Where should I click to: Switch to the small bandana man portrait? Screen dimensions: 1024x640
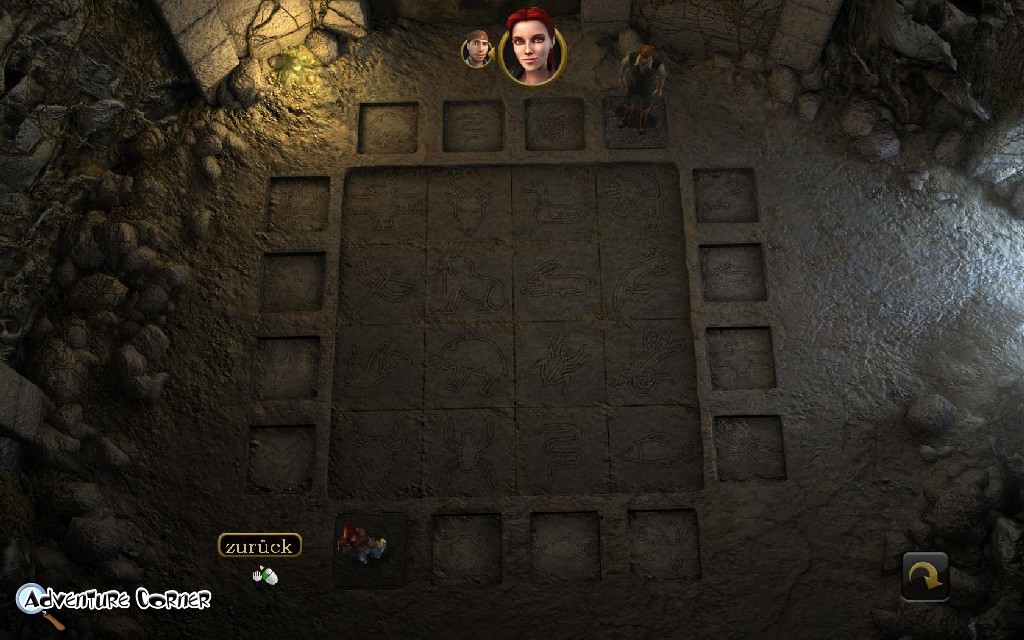click(478, 48)
